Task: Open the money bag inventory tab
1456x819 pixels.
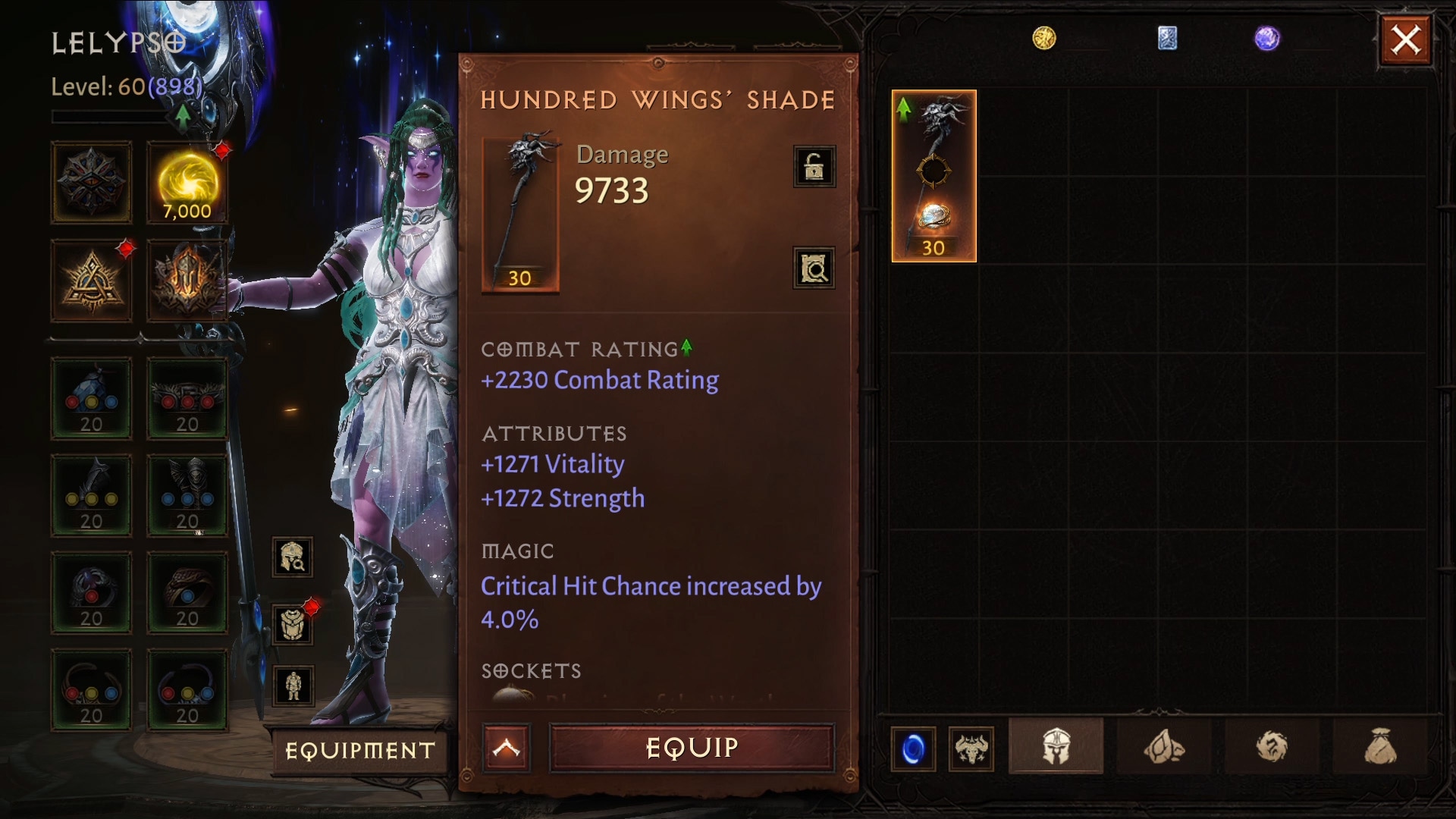Action: pos(1379,748)
